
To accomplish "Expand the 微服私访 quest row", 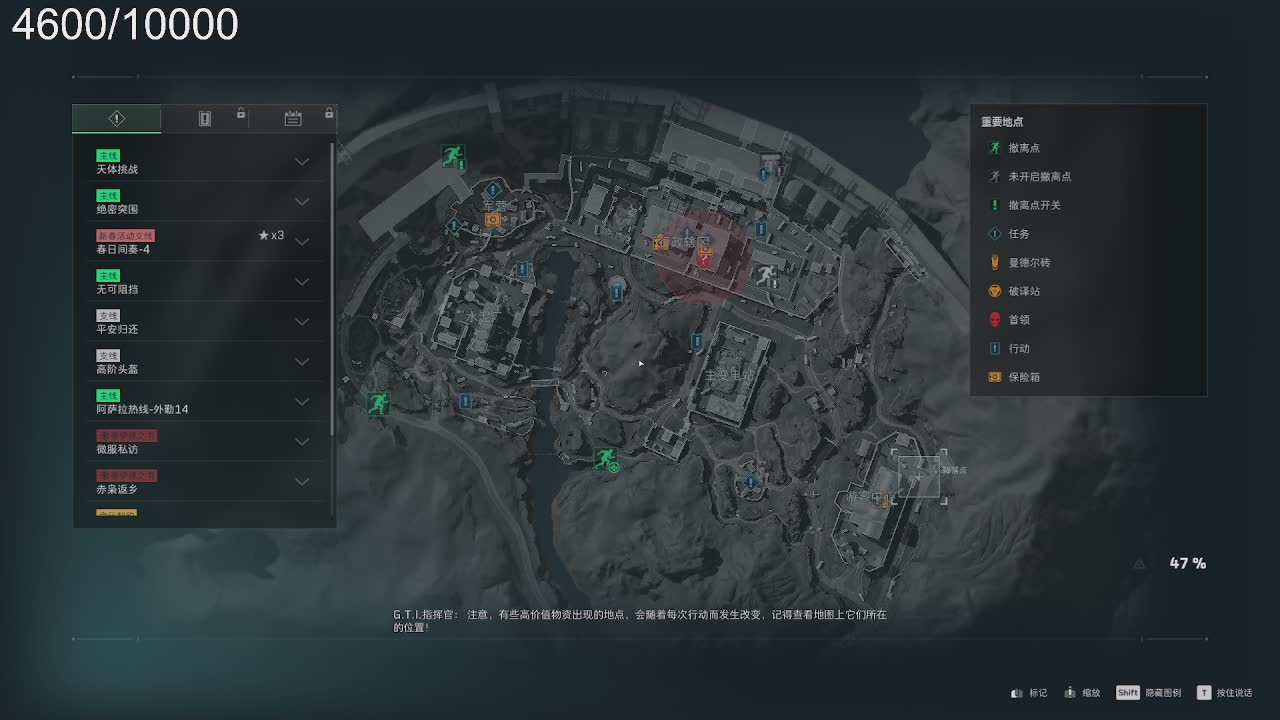I will click(301, 442).
